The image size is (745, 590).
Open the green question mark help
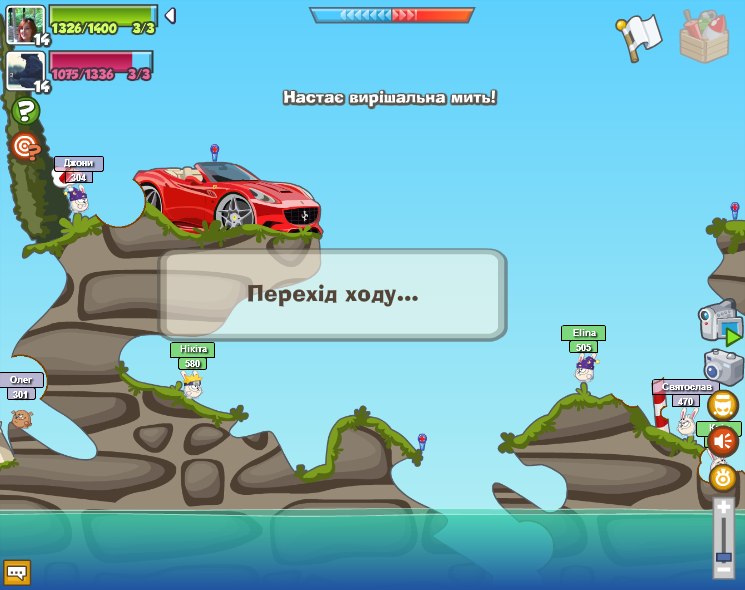click(26, 110)
